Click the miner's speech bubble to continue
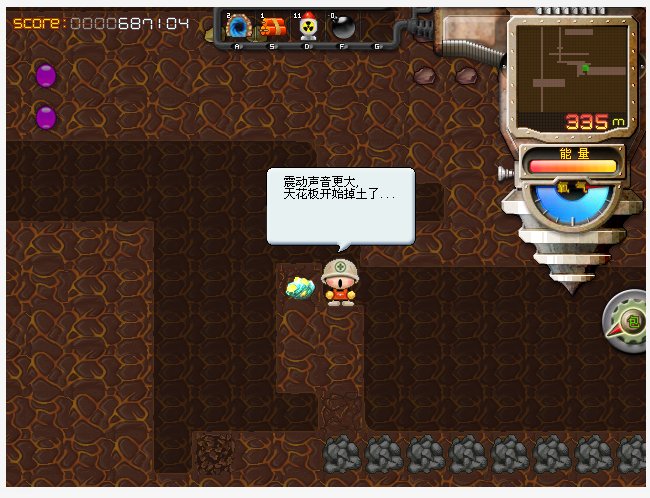Image resolution: width=650 pixels, height=498 pixels. point(340,204)
